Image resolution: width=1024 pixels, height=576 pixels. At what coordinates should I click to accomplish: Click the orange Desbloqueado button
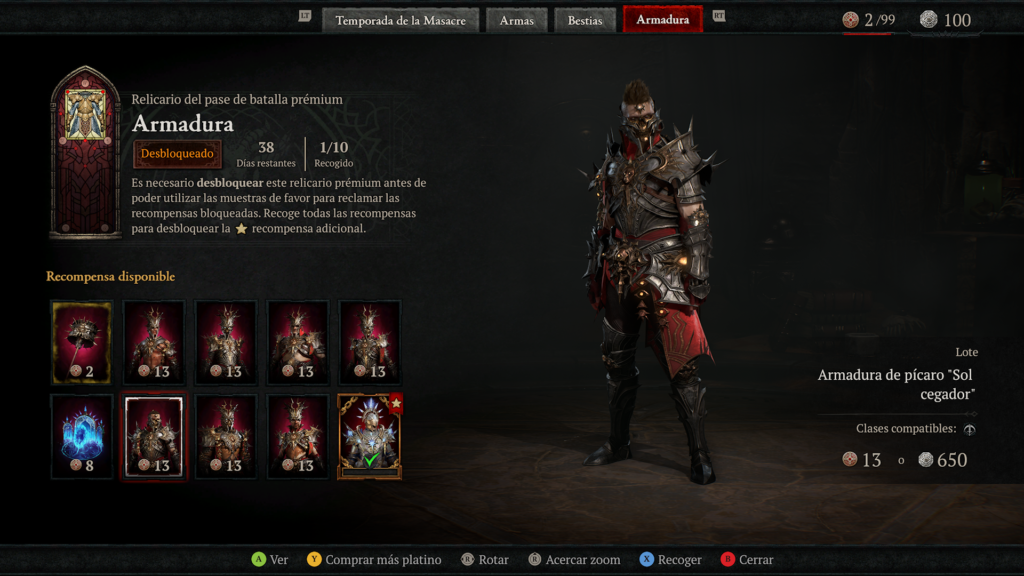click(177, 154)
